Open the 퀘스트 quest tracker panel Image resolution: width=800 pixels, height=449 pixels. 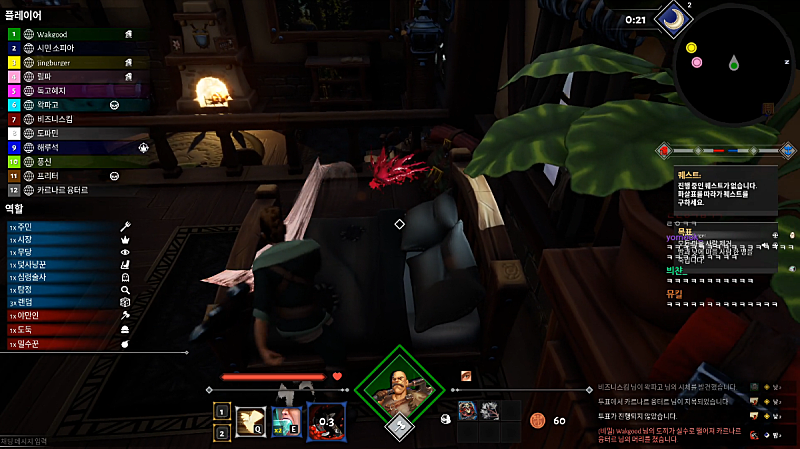(x=725, y=185)
